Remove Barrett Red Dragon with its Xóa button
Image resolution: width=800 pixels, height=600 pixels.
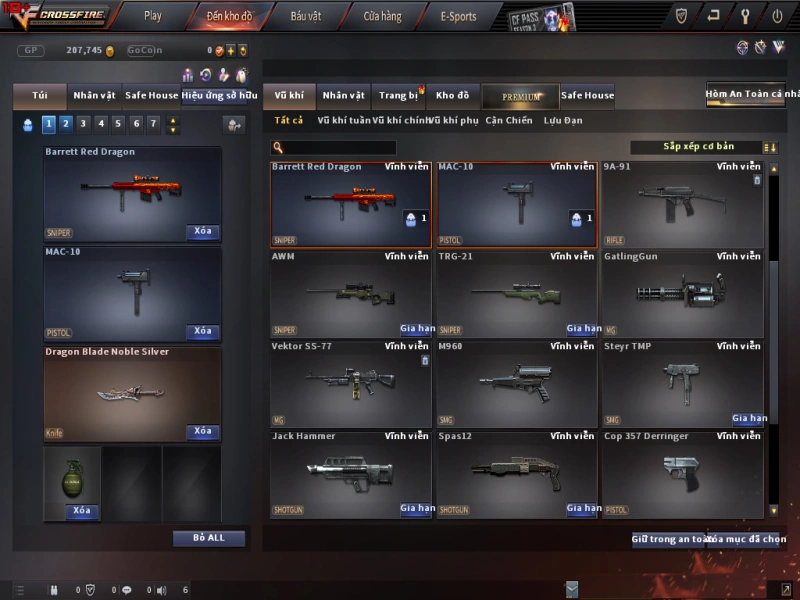coord(203,232)
